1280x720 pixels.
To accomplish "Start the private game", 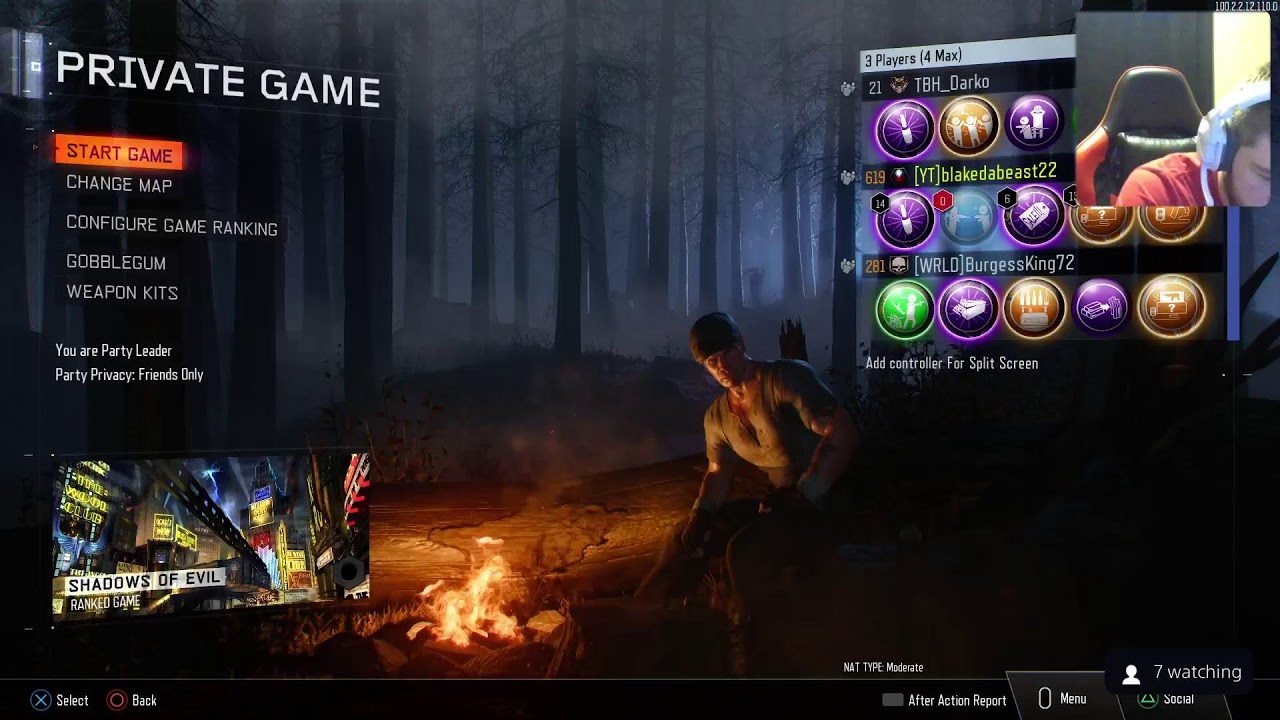I will pyautogui.click(x=119, y=153).
